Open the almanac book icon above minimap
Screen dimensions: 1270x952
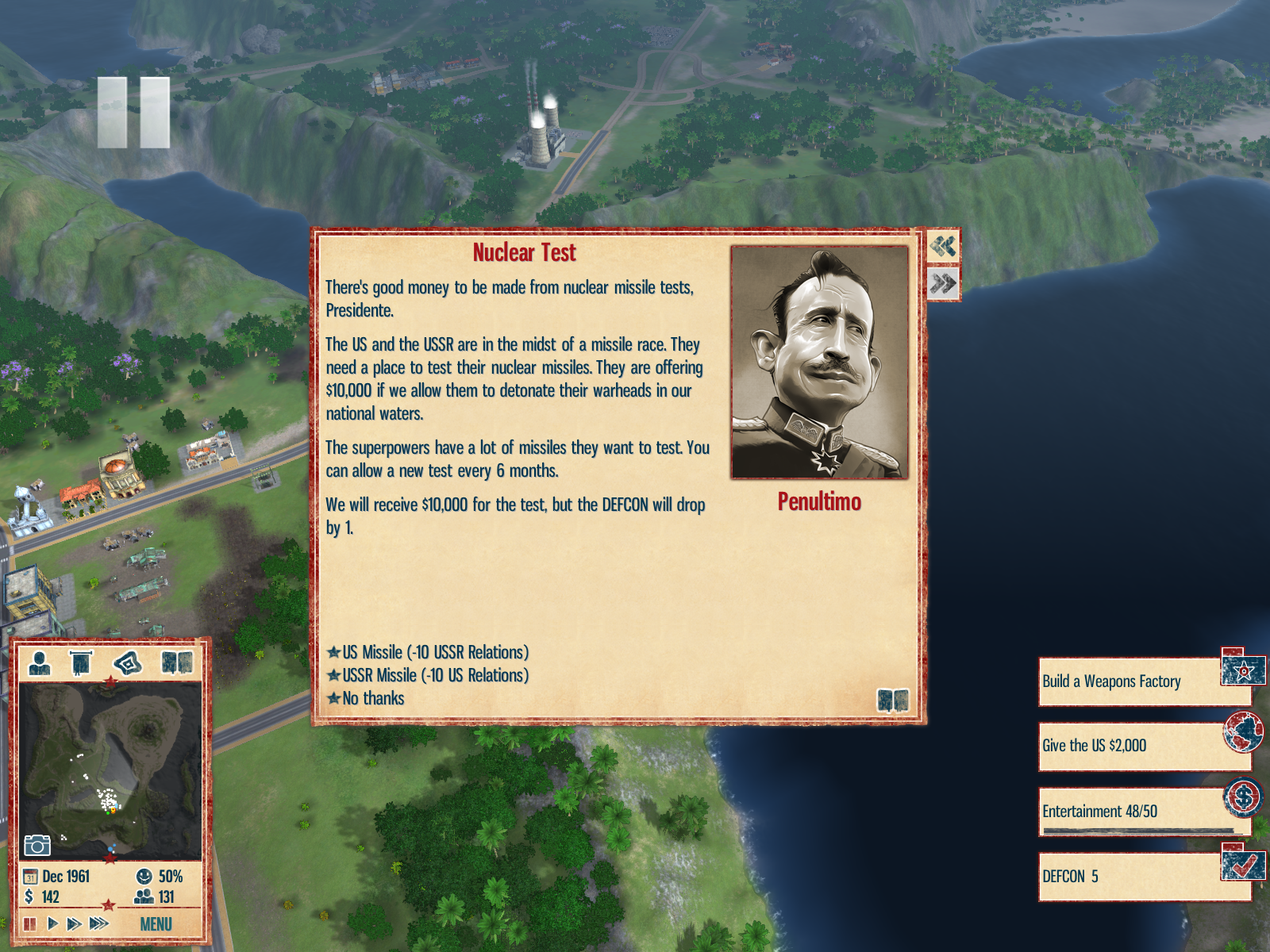coord(177,662)
